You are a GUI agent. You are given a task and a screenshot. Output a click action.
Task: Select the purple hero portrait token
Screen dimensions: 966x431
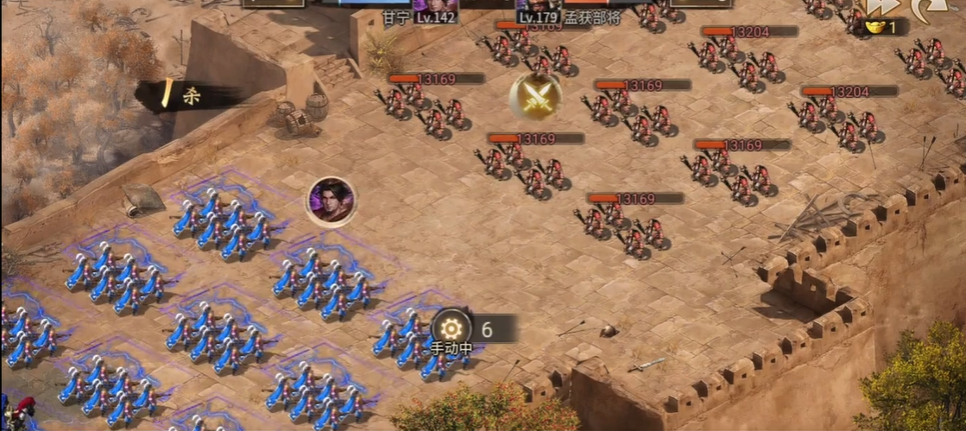pyautogui.click(x=331, y=201)
